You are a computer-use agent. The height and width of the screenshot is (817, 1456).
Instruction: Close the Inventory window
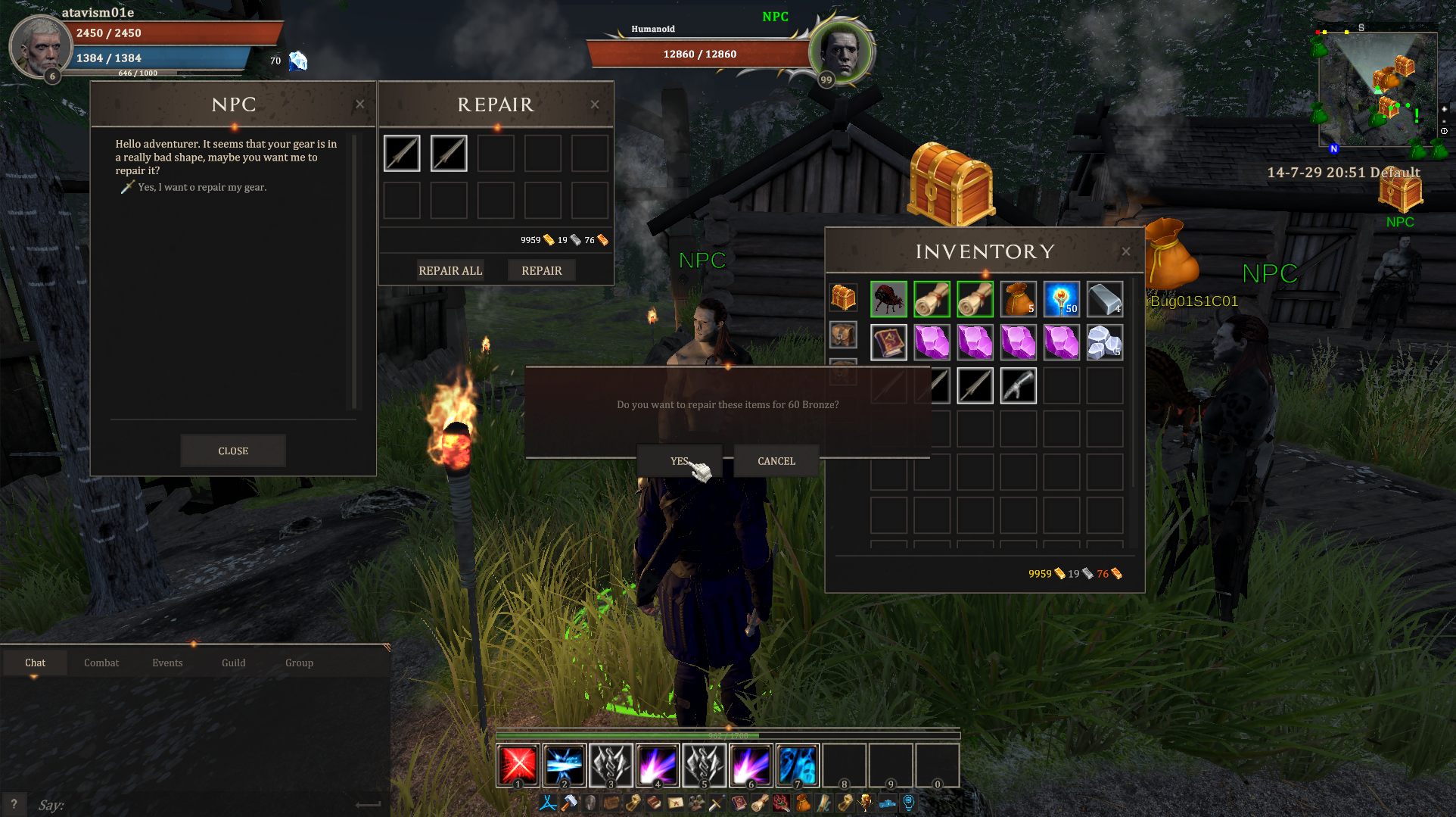(x=1126, y=251)
